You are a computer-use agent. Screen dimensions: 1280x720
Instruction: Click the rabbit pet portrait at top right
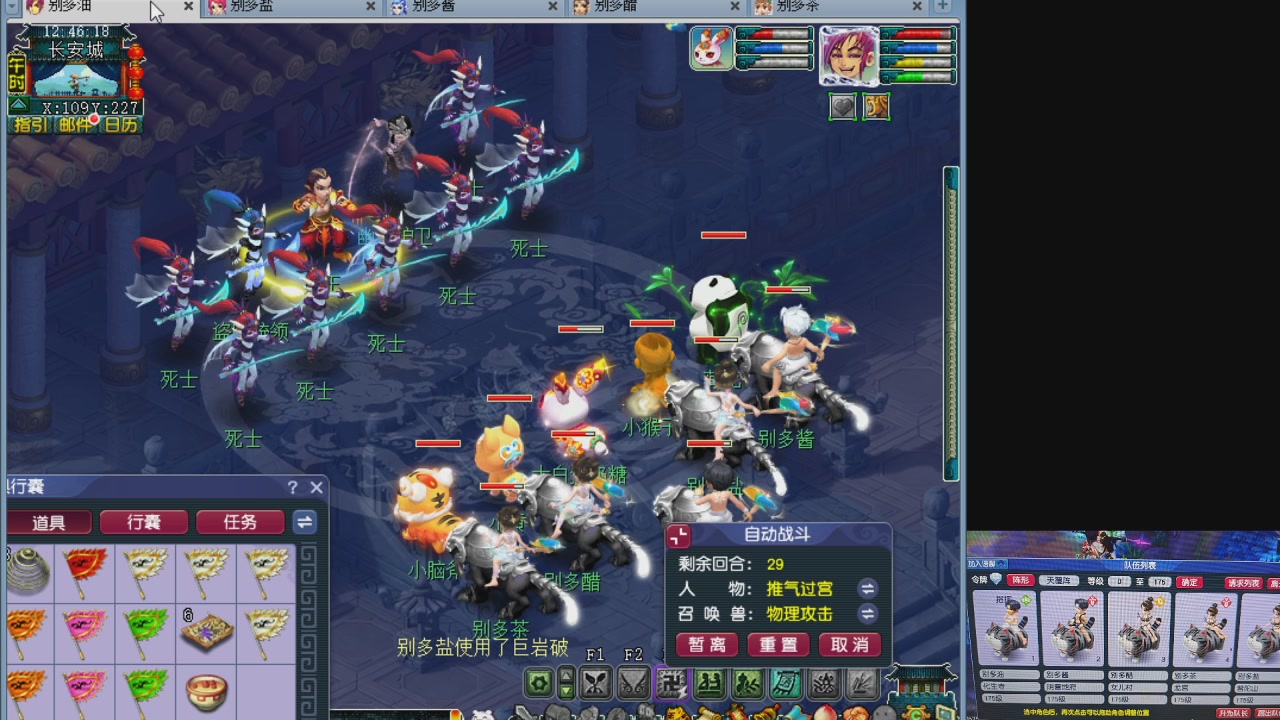pyautogui.click(x=711, y=46)
